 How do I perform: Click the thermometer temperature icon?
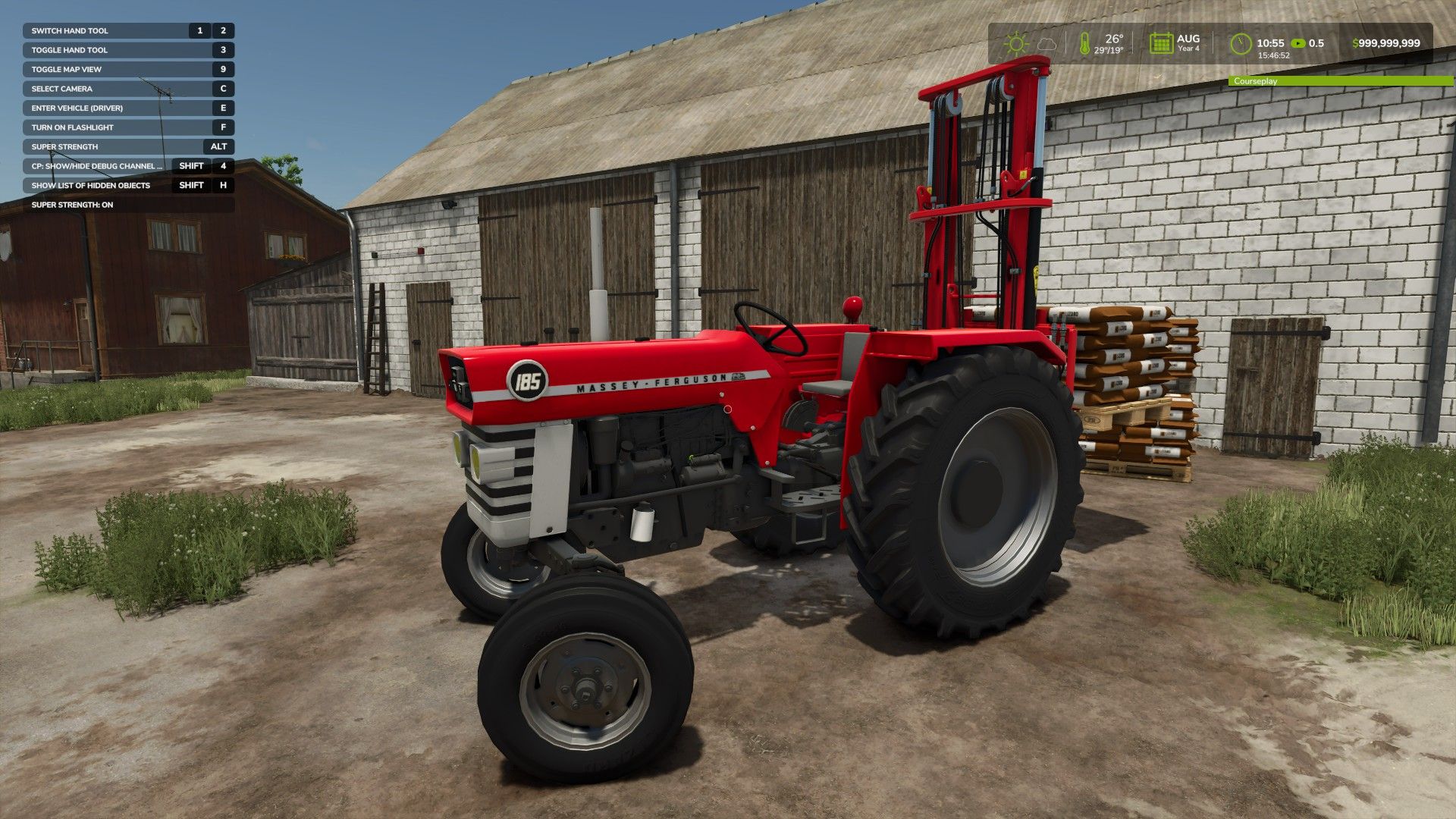(x=1084, y=43)
